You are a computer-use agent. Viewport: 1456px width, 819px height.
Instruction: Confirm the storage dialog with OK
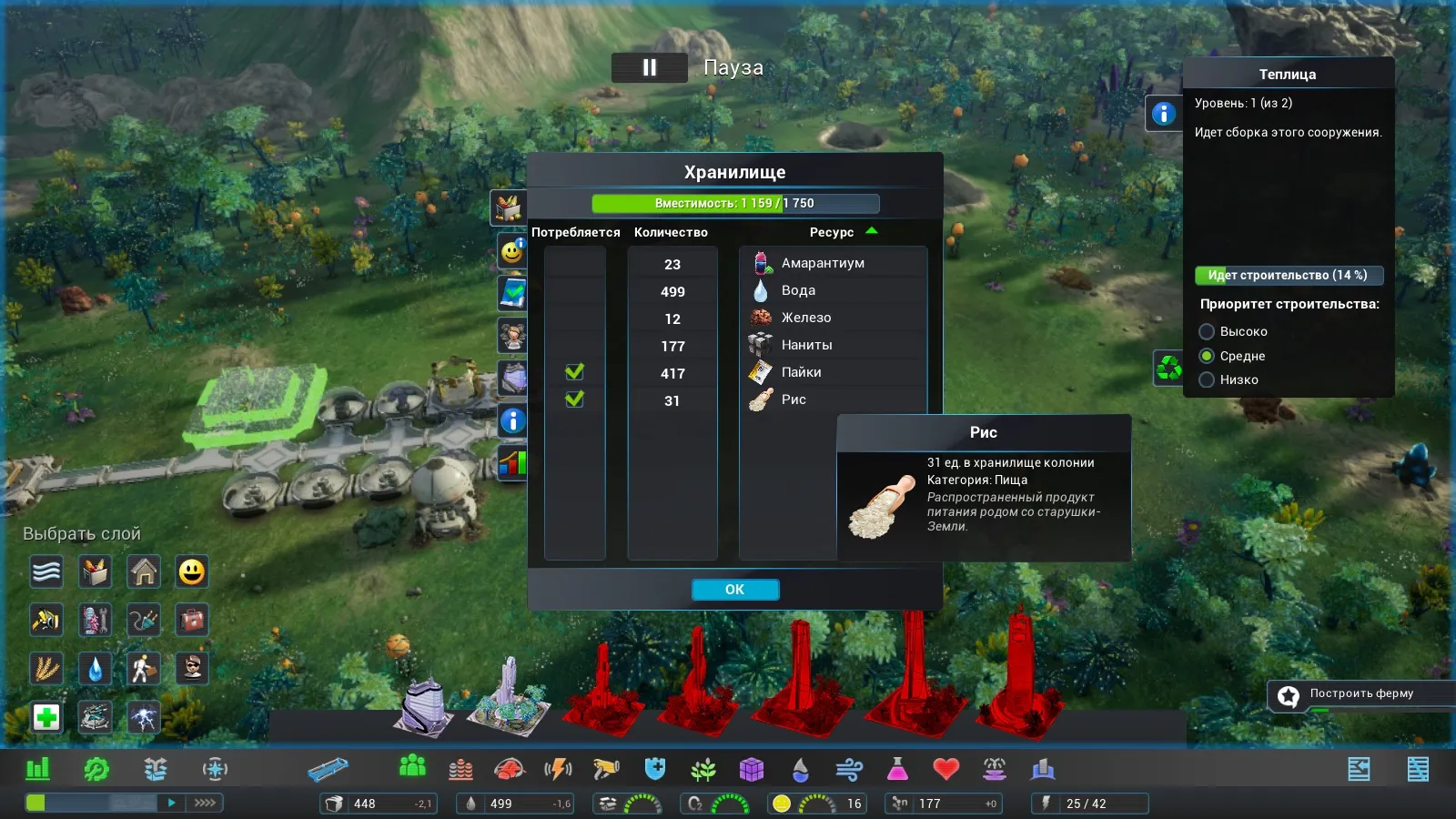point(734,590)
